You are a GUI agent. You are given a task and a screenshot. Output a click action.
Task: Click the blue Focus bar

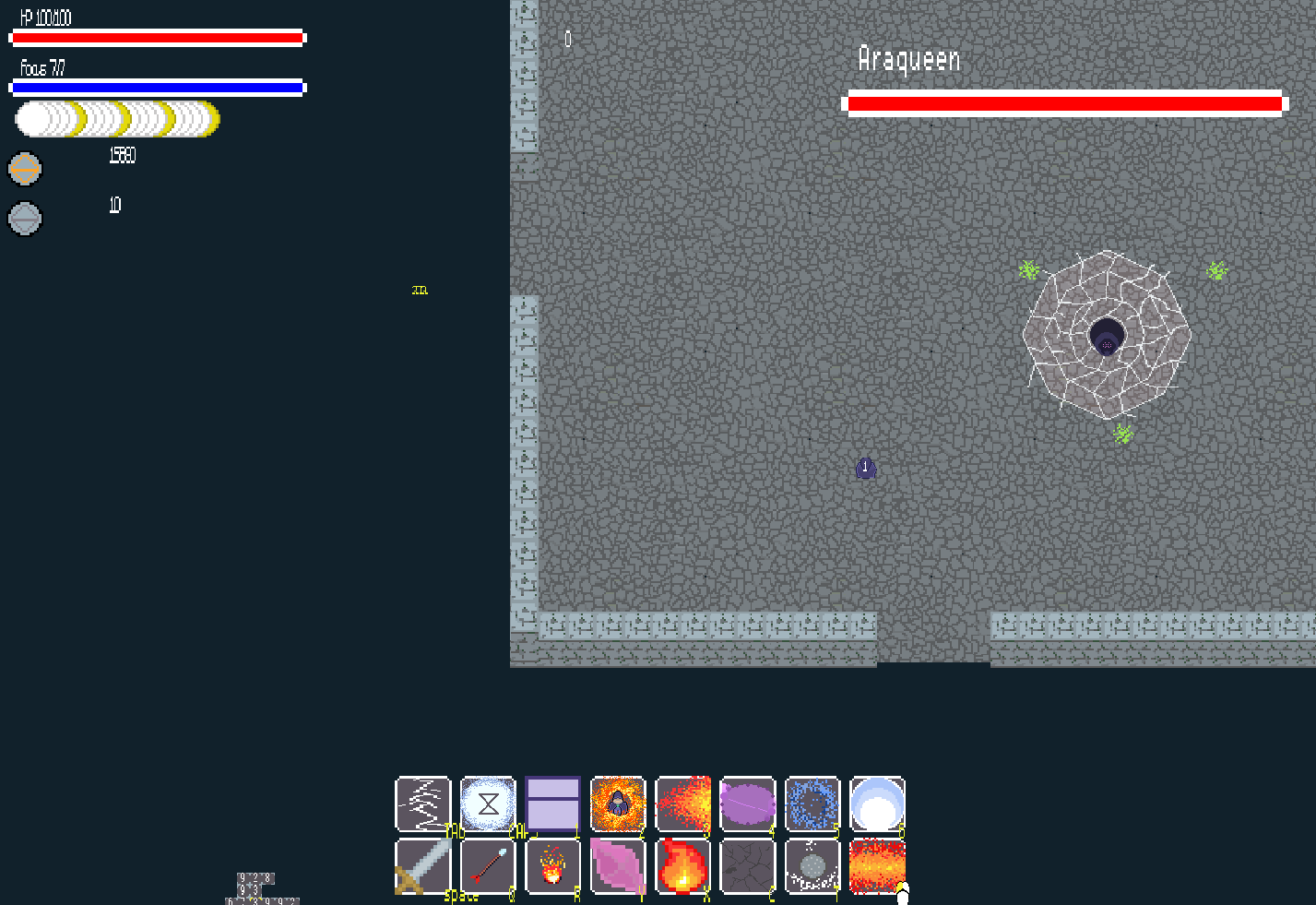pos(157,87)
